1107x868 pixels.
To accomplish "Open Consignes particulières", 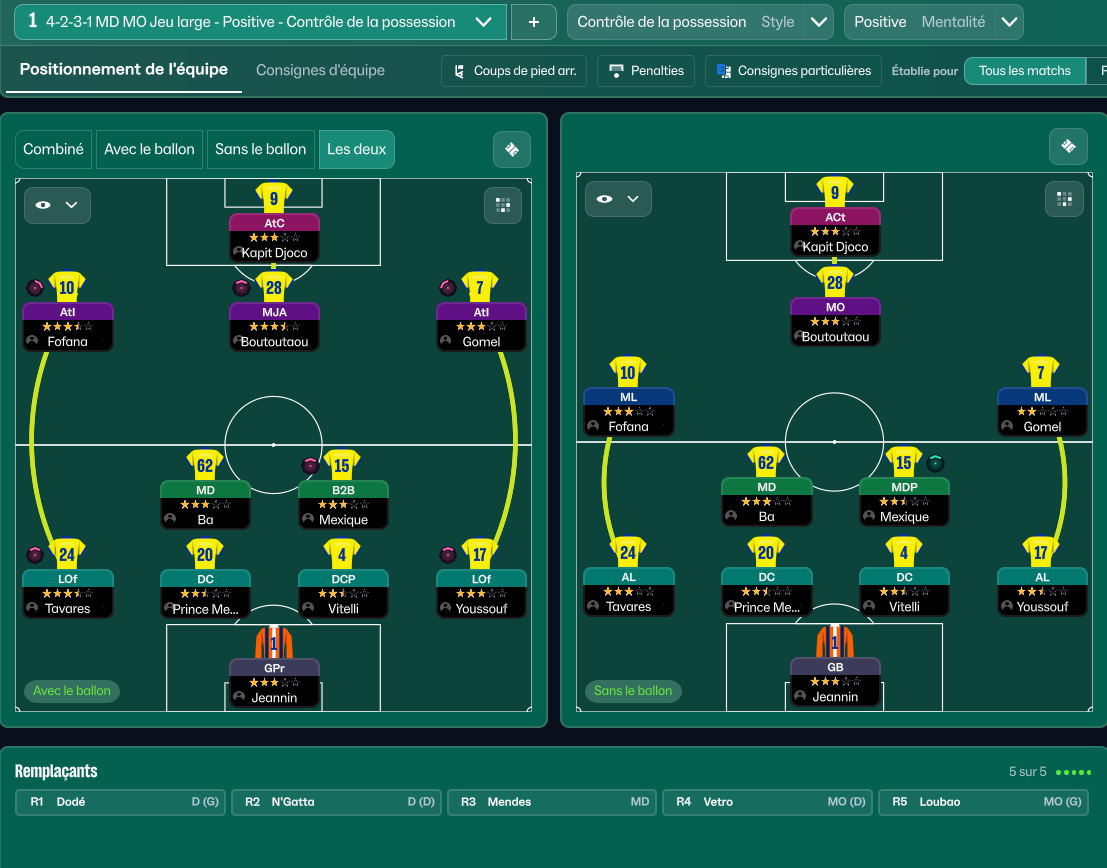I will pos(793,71).
